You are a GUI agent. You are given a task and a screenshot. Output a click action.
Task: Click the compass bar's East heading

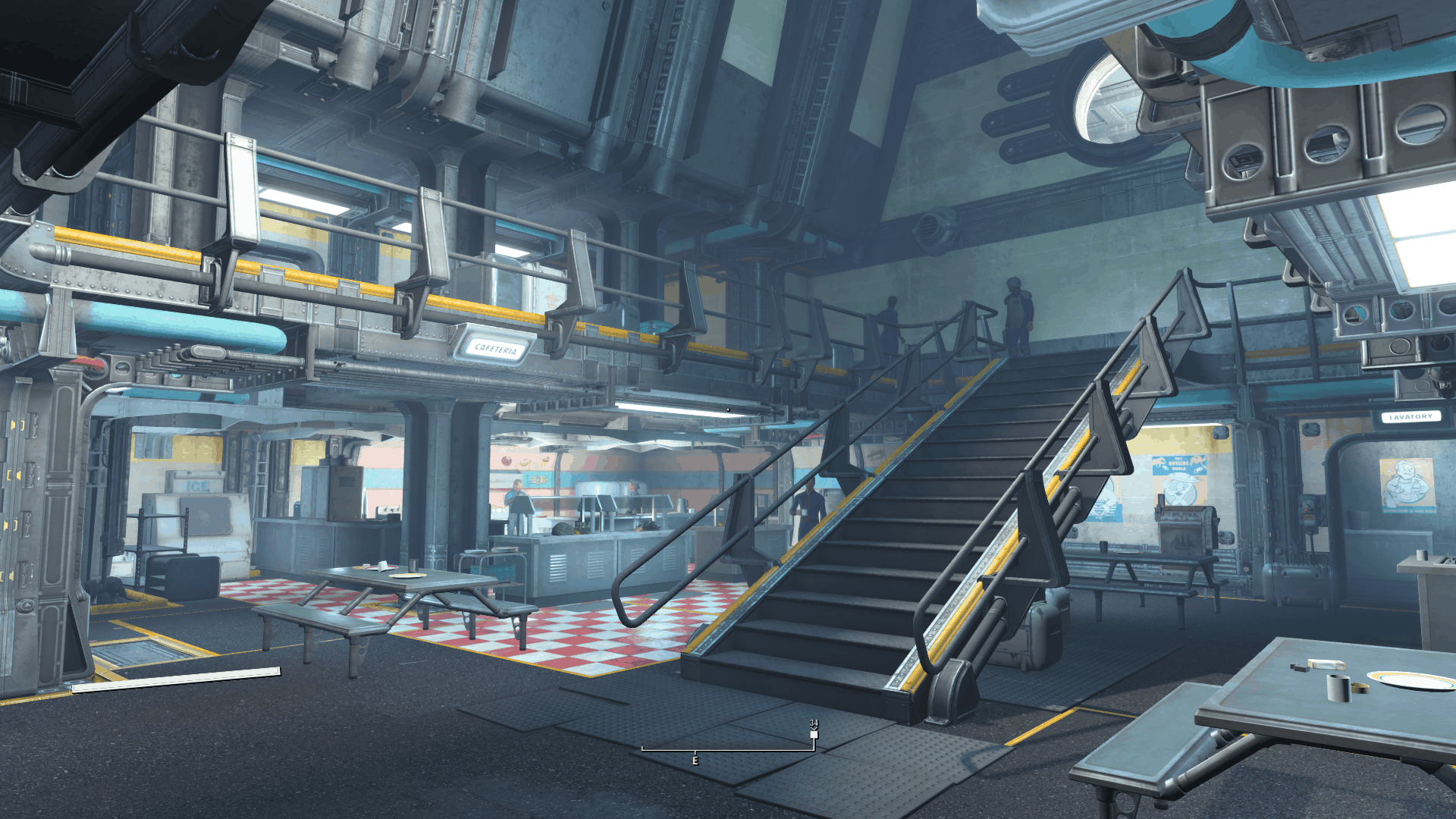695,760
